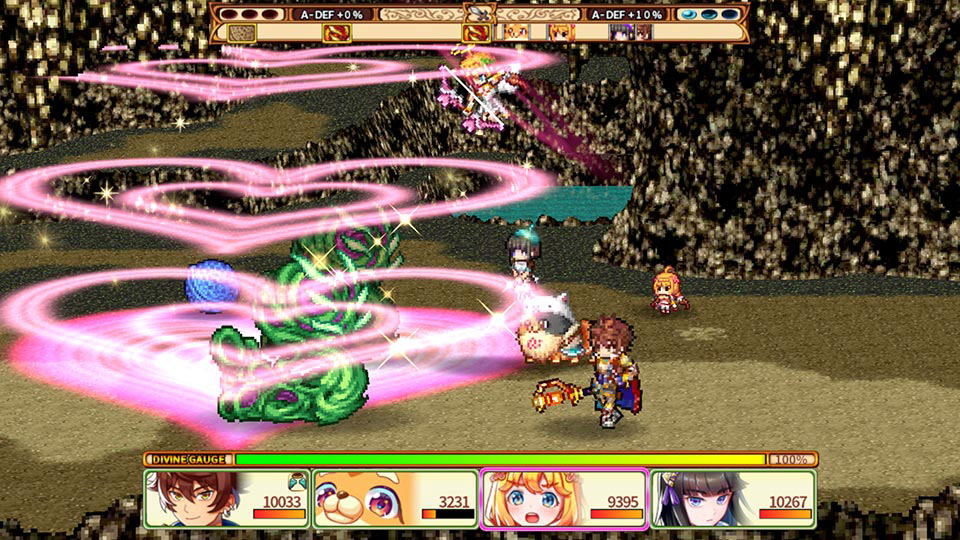Select the brown-haired hero party panel
Image resolution: width=960 pixels, height=540 pixels.
(227, 498)
